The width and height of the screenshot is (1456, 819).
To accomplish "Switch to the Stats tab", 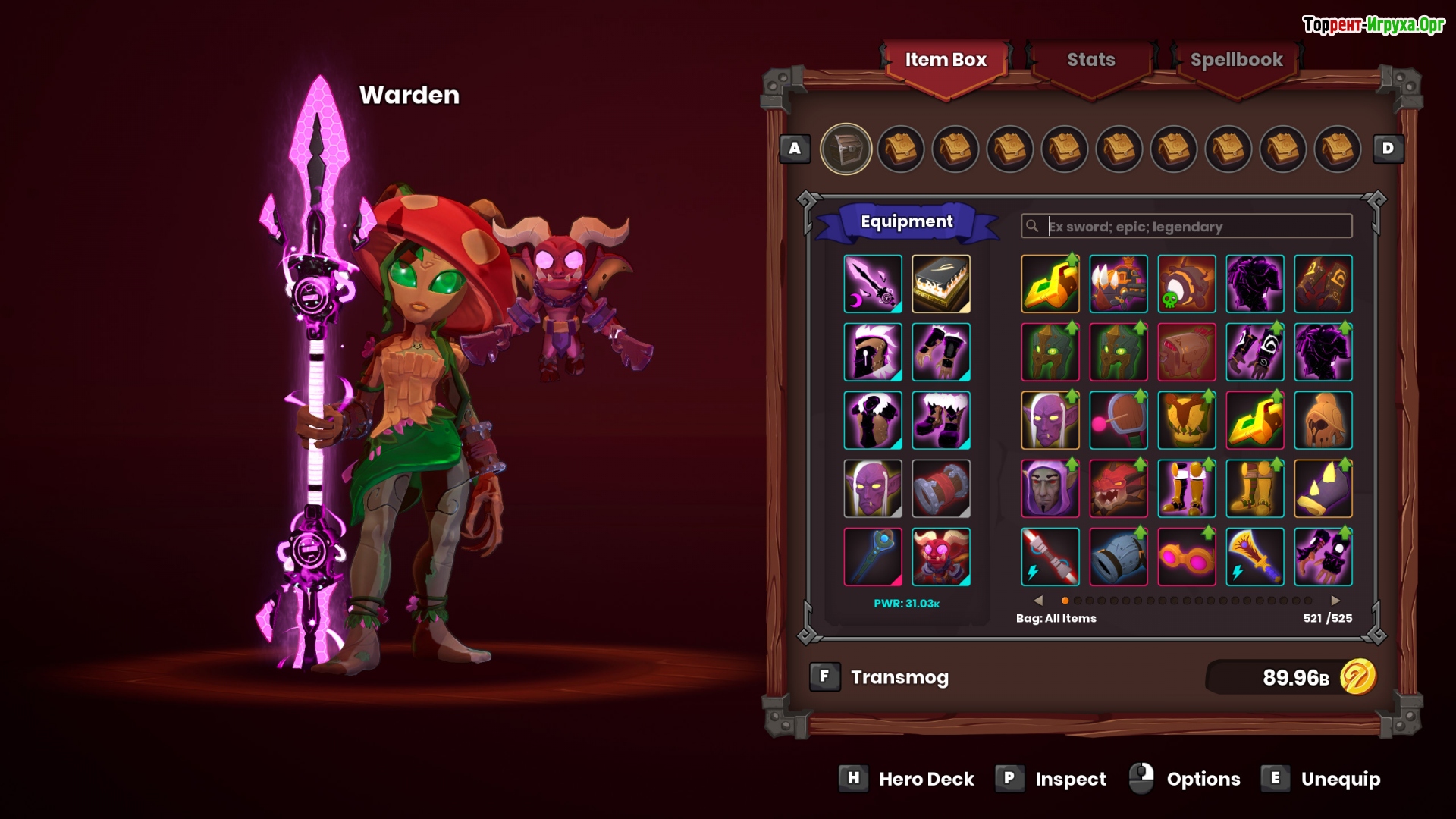I will coord(1090,60).
